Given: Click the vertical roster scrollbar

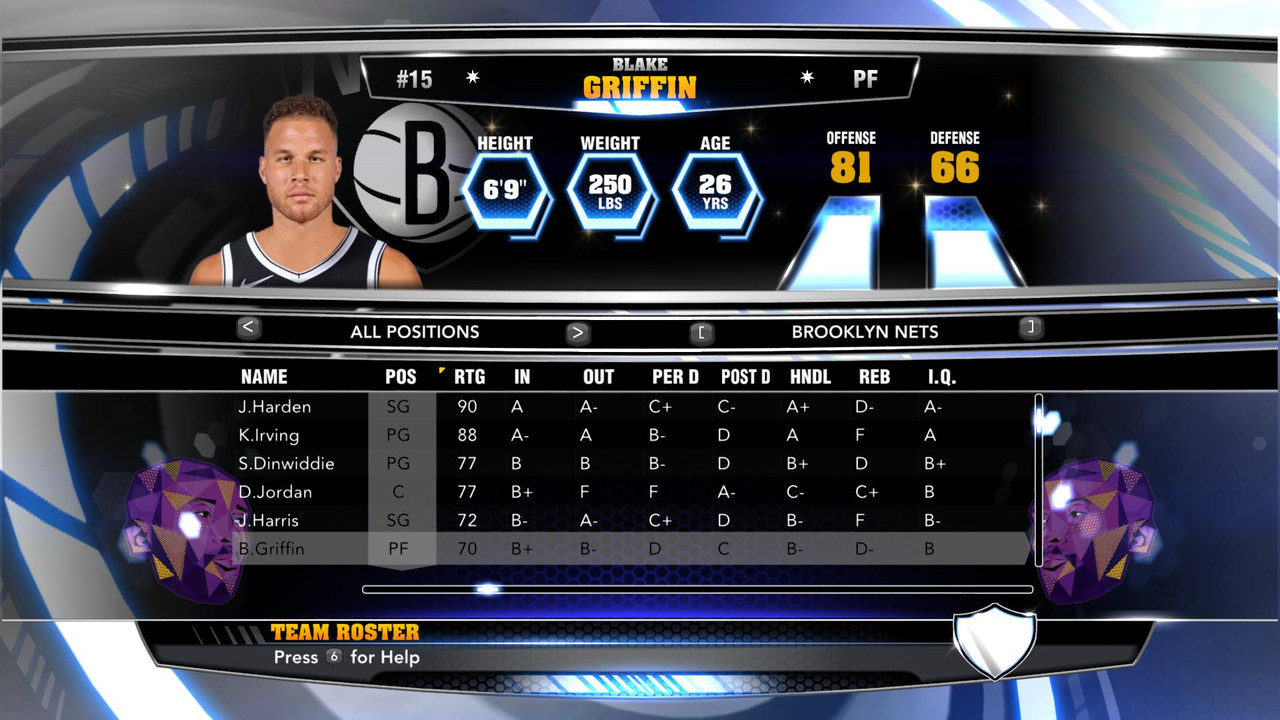Looking at the screenshot, I should pos(1039,480).
